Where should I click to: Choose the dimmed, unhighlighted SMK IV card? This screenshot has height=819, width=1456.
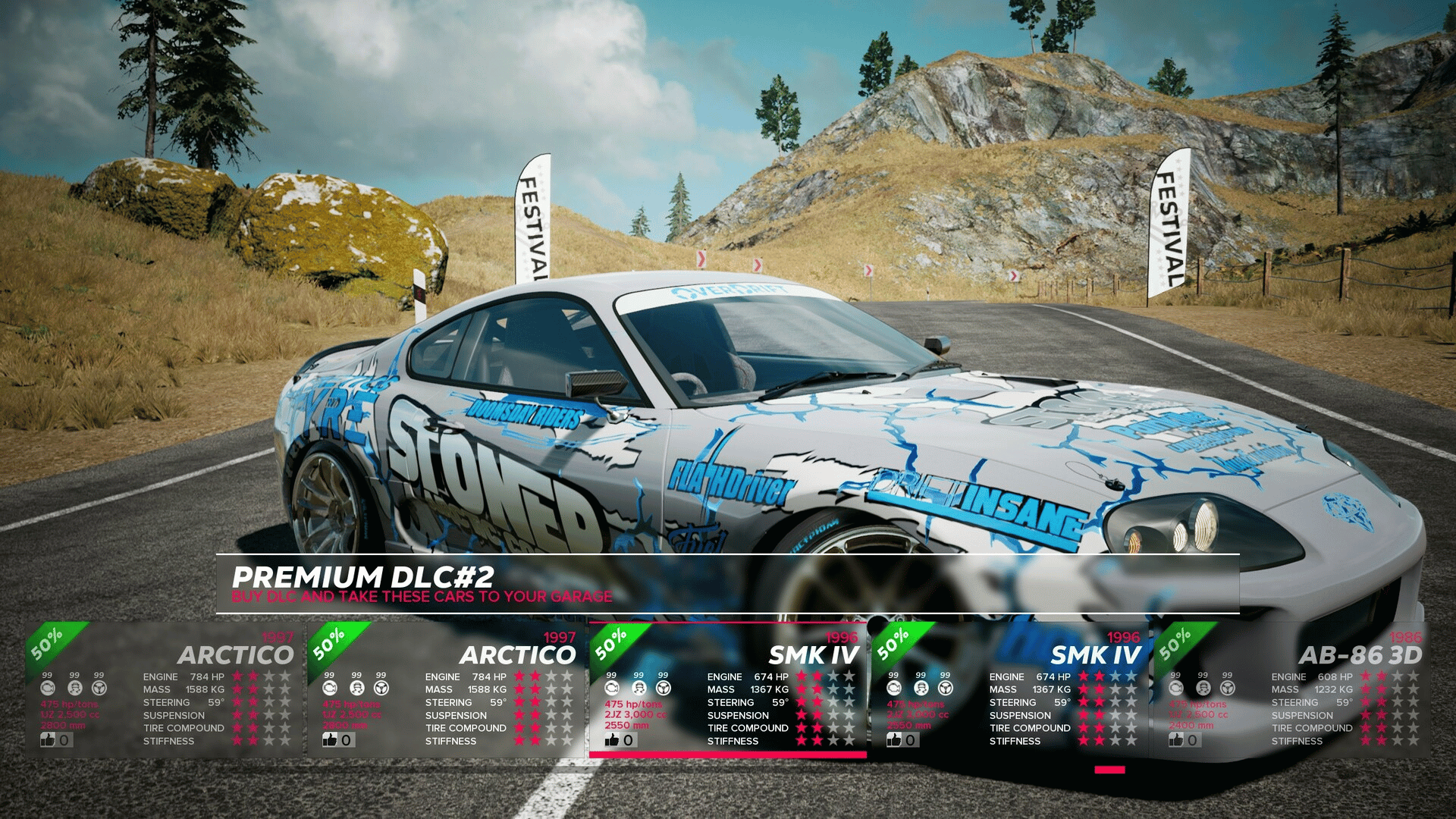click(x=1009, y=690)
